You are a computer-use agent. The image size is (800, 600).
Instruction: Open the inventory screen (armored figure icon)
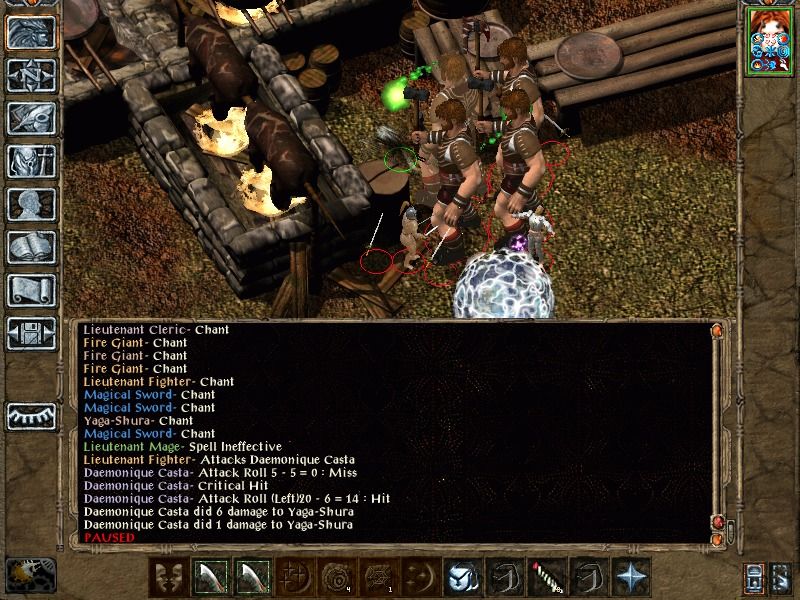(32, 162)
